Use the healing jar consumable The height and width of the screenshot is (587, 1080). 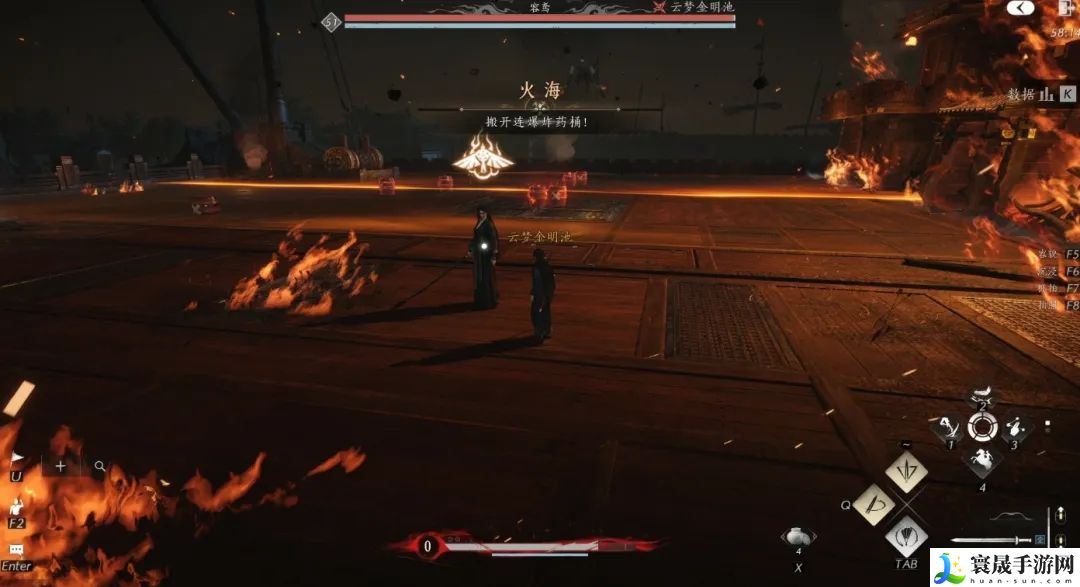point(799,539)
